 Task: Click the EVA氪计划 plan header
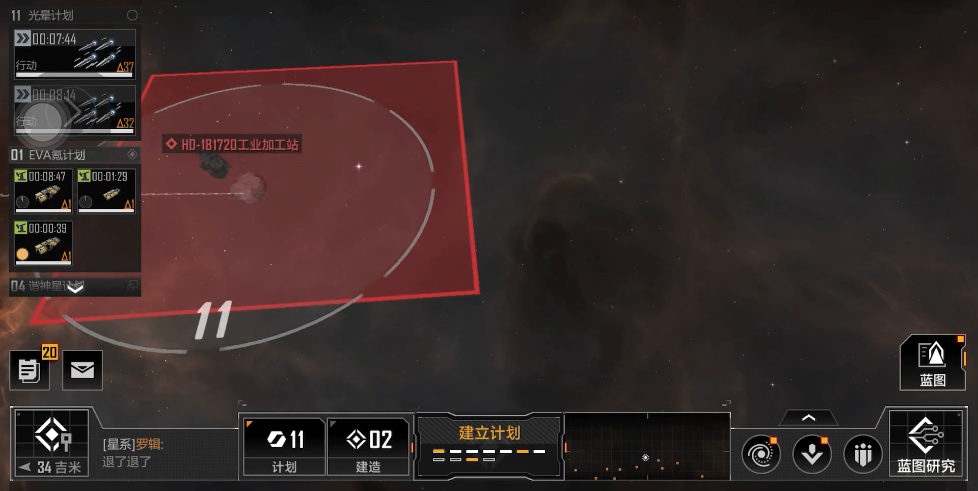click(x=70, y=155)
